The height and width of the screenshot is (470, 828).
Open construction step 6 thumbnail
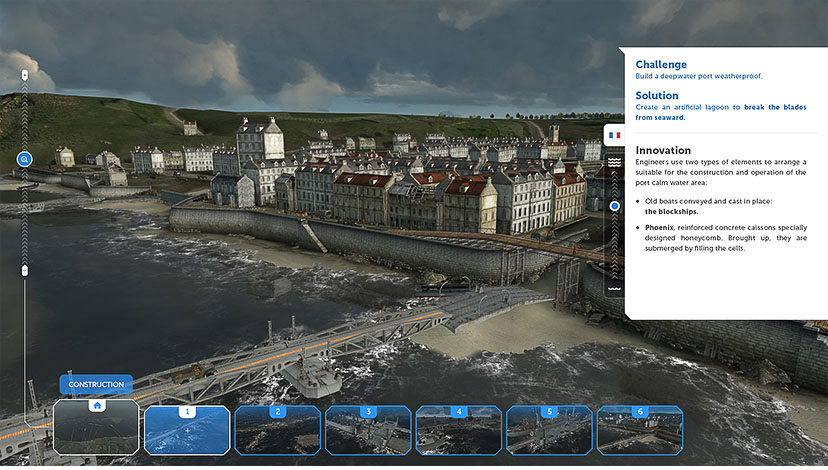640,430
